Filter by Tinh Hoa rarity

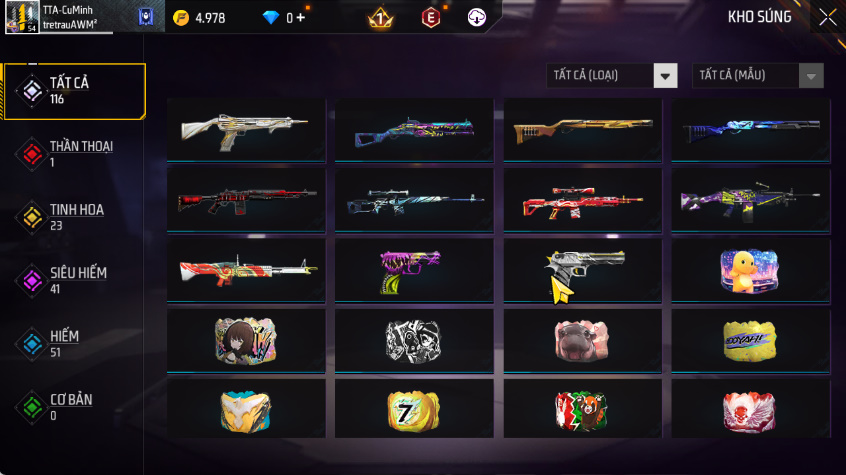pyautogui.click(x=75, y=216)
